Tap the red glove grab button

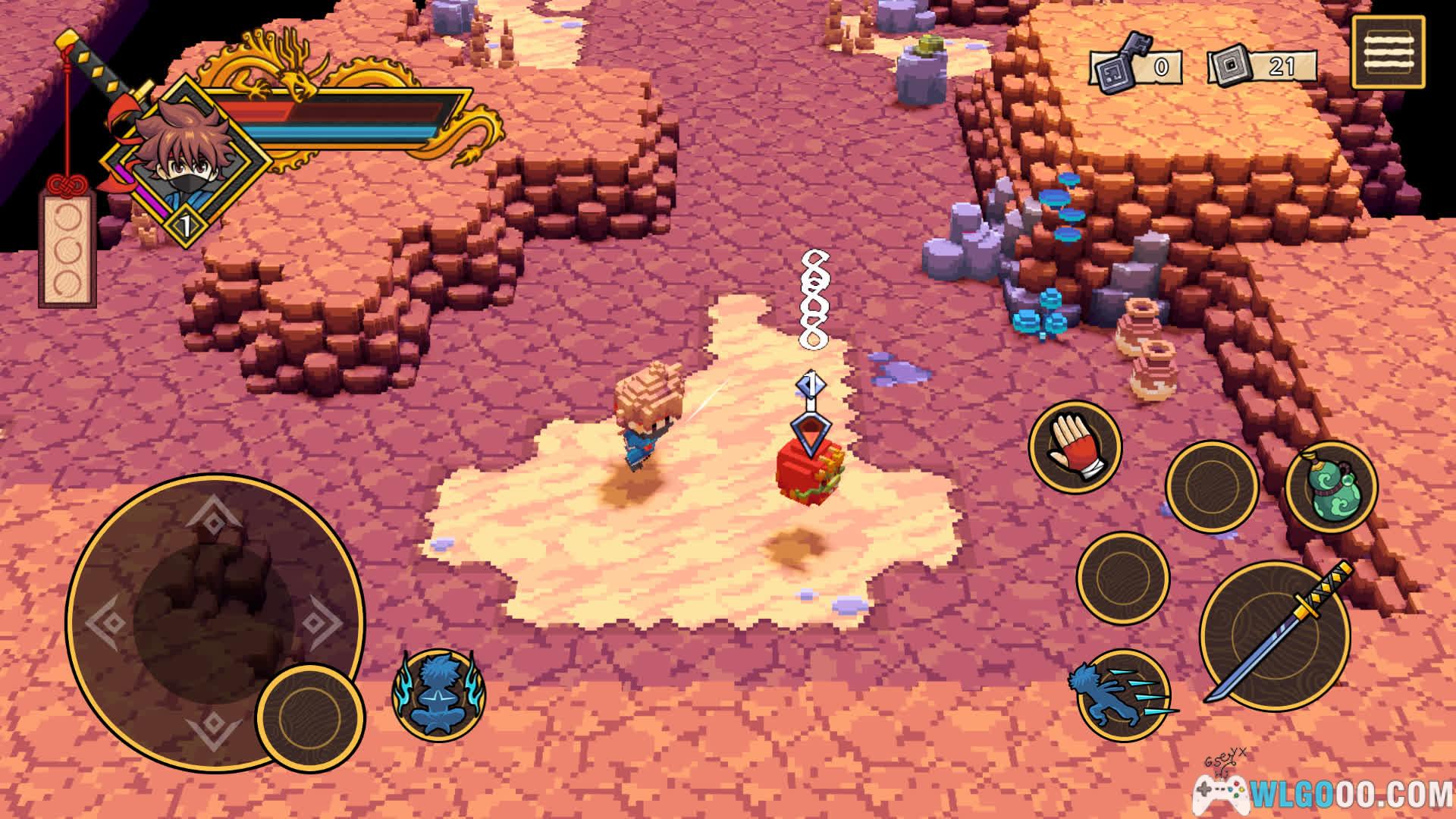1075,446
